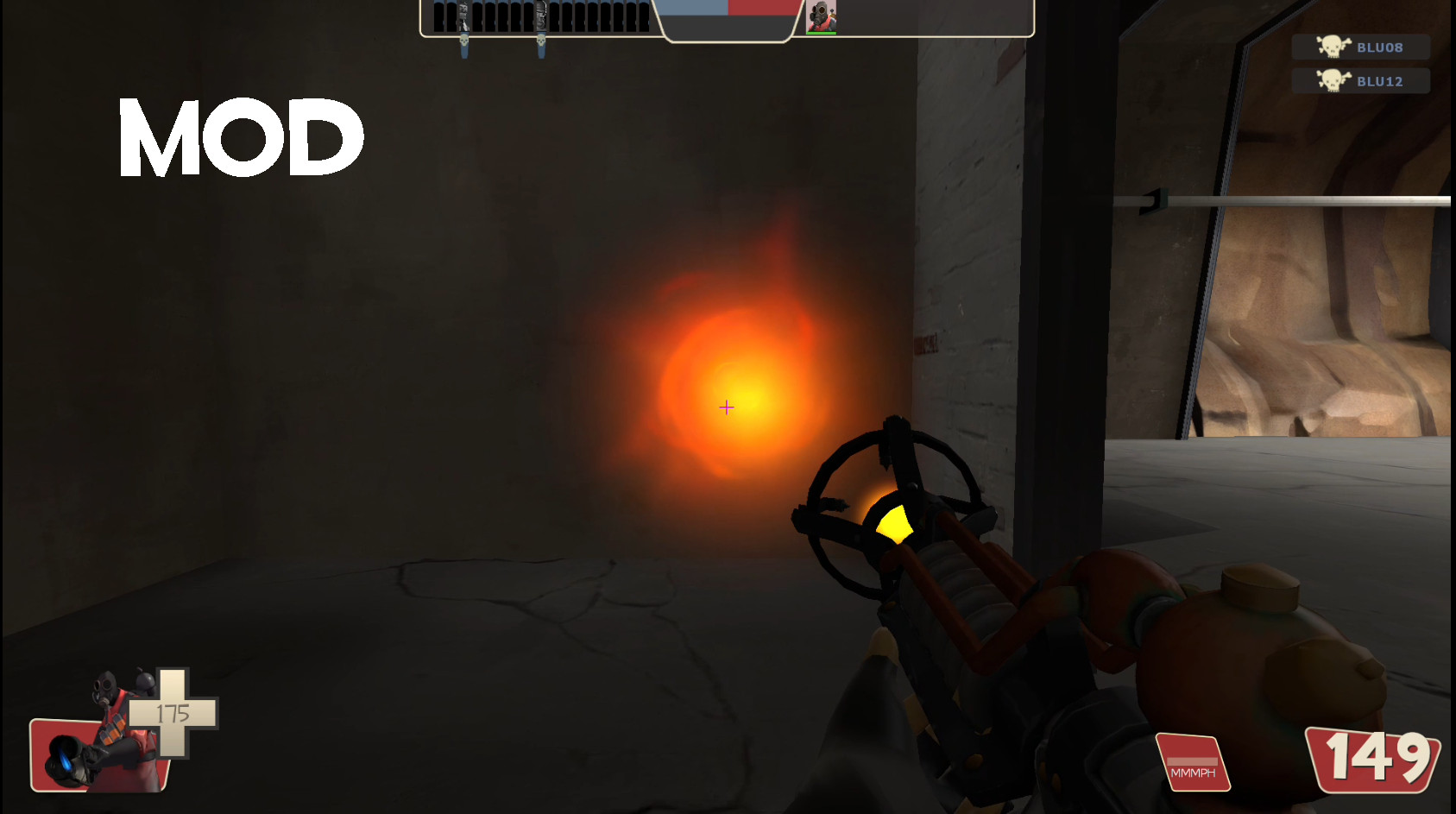Select the skull icon beside BLU12
The height and width of the screenshot is (814, 1456).
click(x=1333, y=80)
